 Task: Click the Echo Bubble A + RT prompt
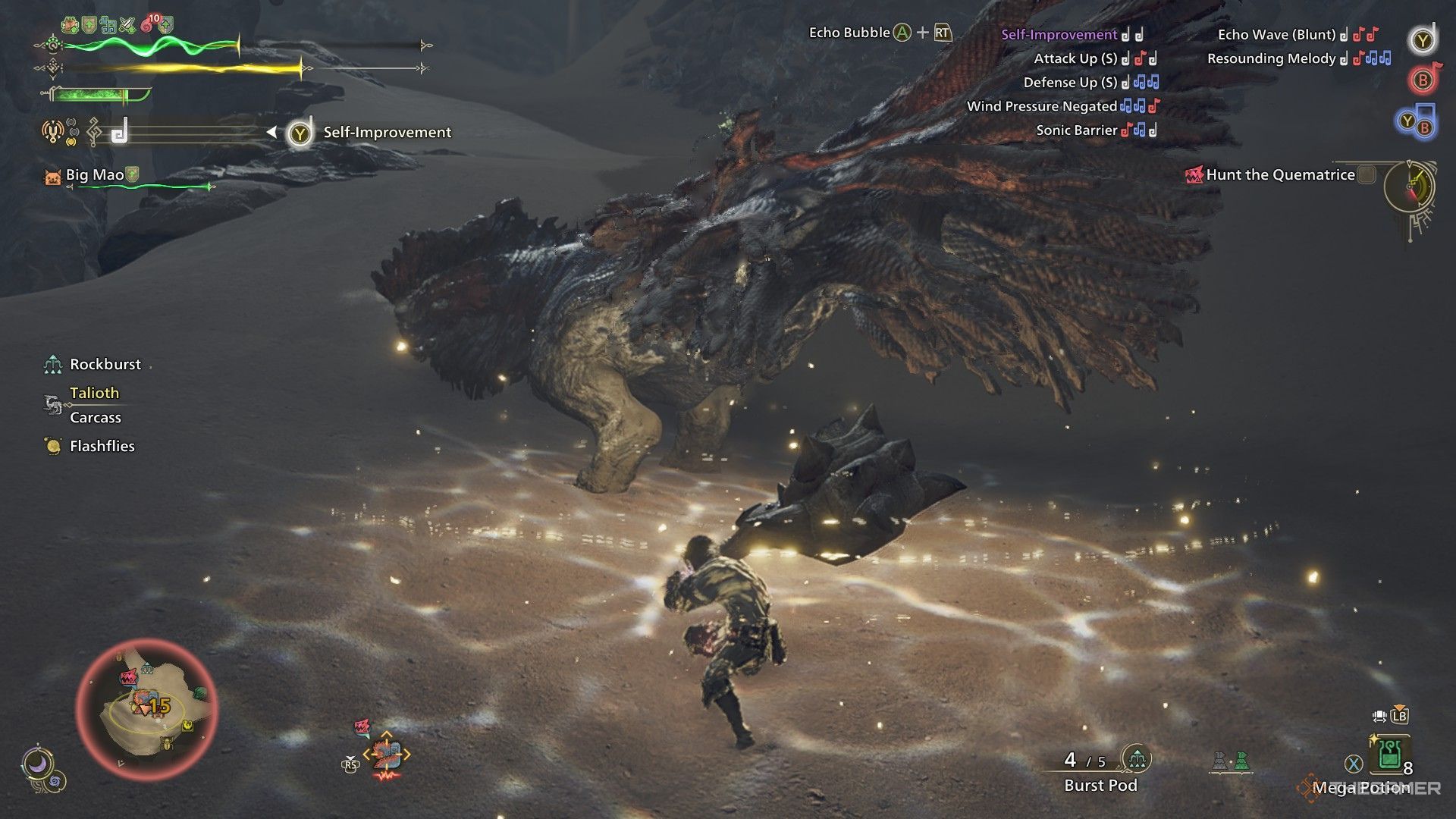(880, 33)
